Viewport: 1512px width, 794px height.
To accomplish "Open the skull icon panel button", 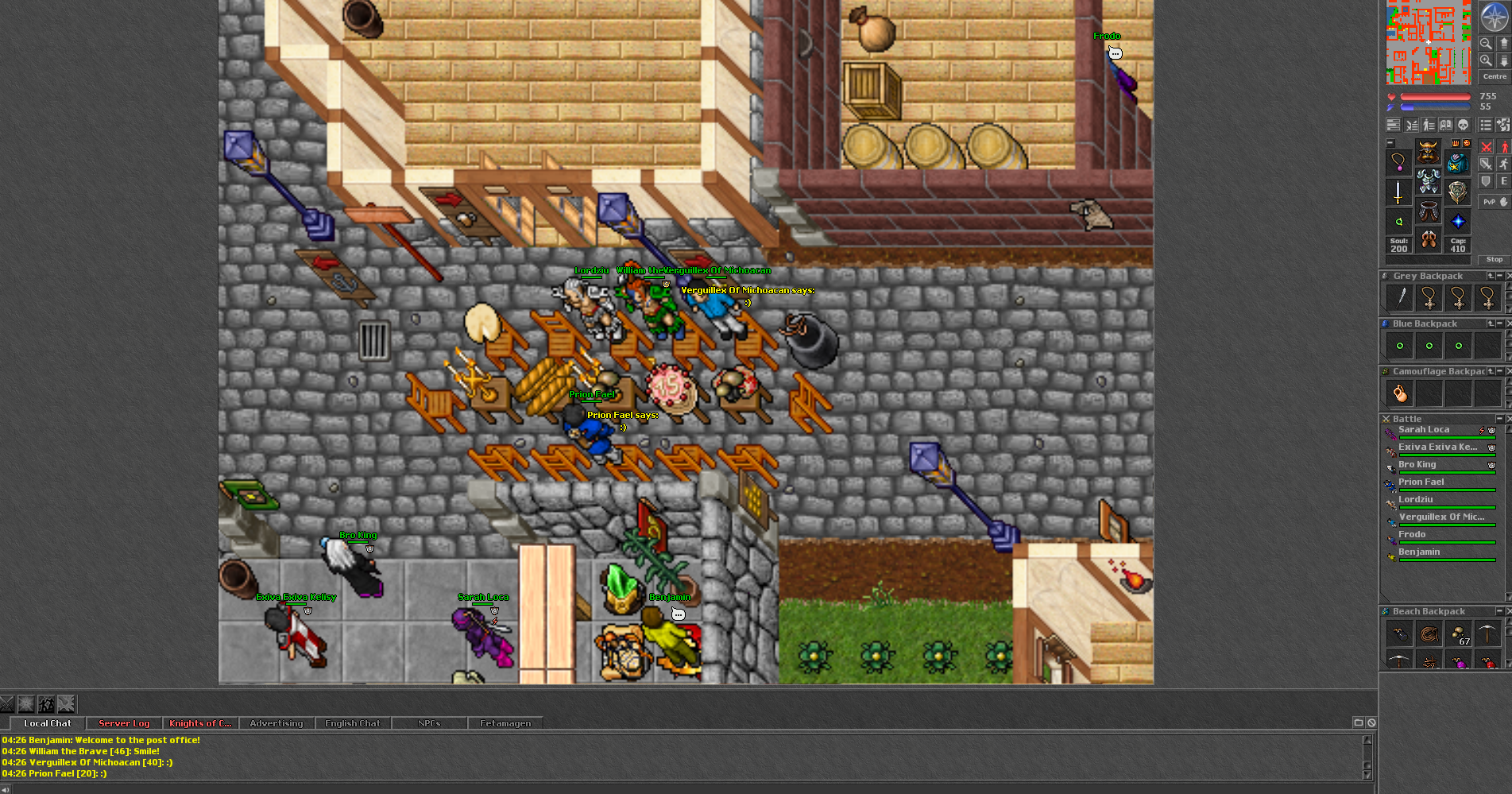I will point(1463,125).
